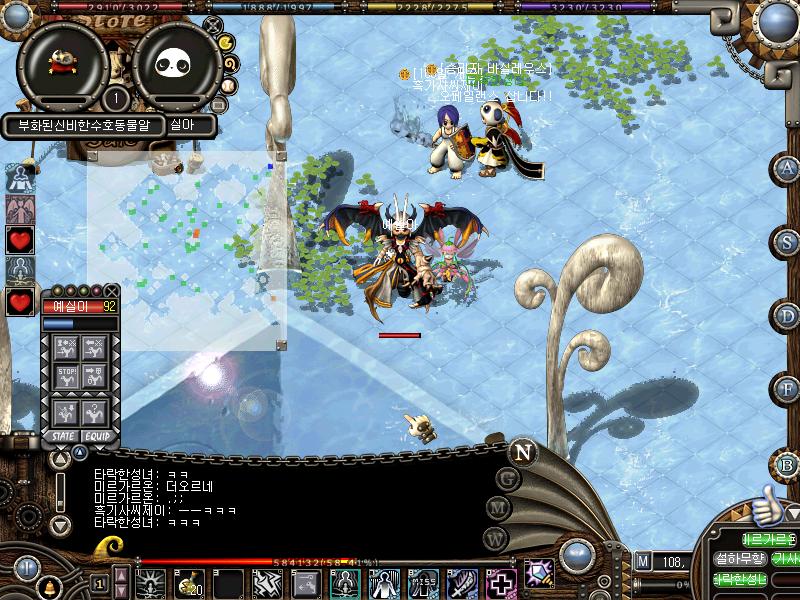
Task: Activate the pink cross skill slot
Action: coord(500,582)
